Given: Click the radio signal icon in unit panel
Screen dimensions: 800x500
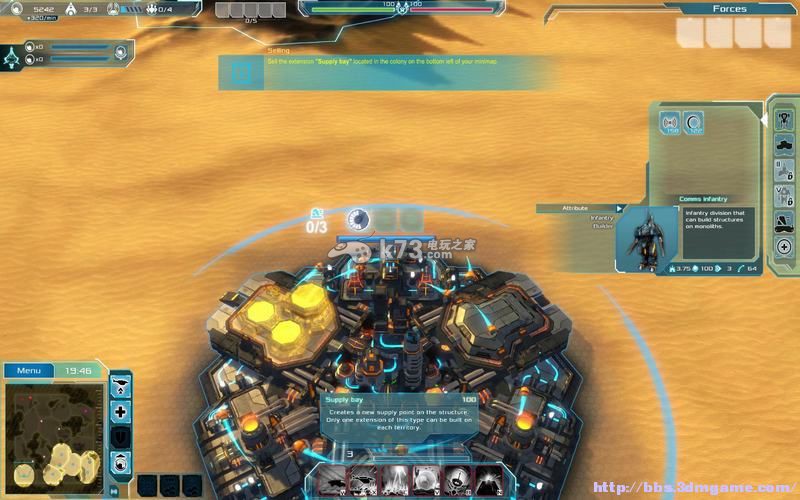Looking at the screenshot, I should pyautogui.click(x=670, y=124).
